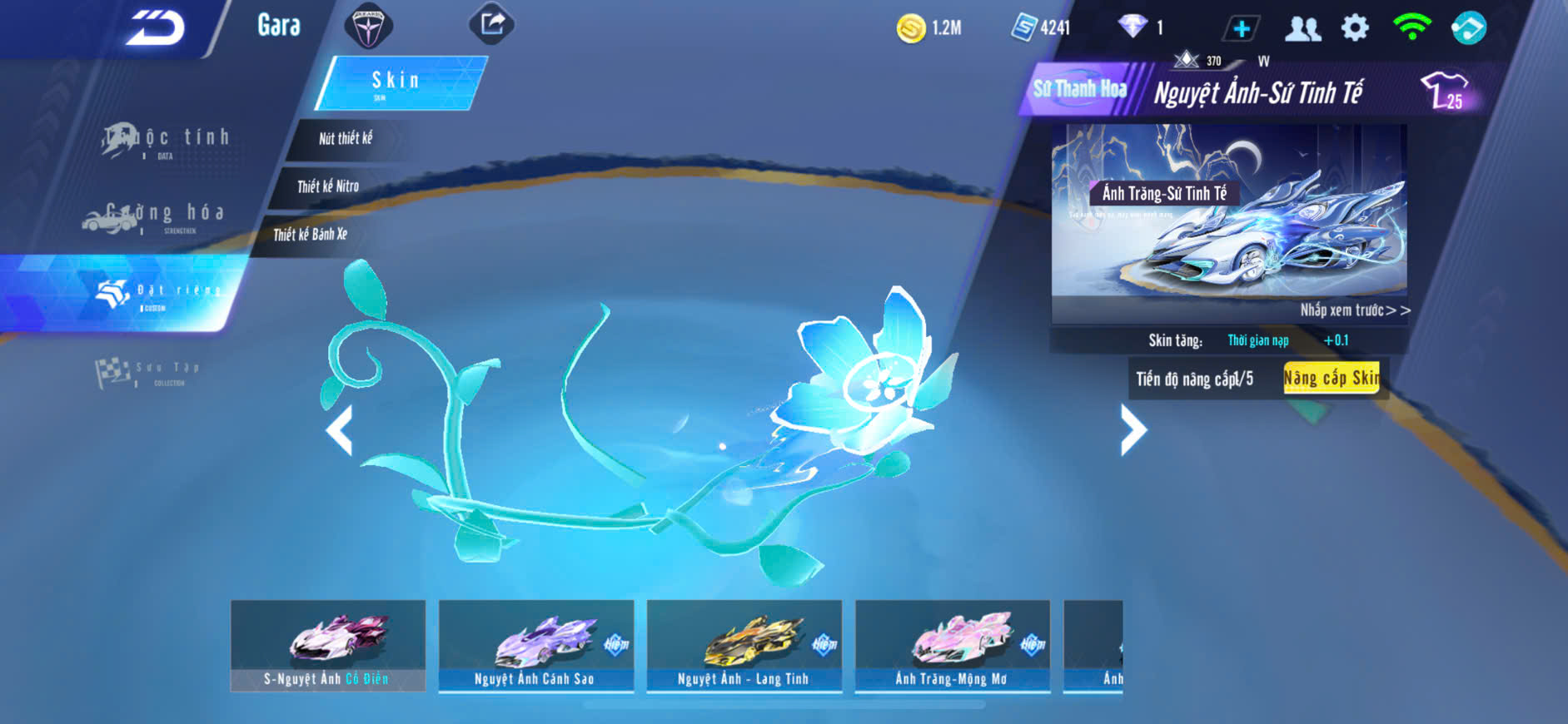Add currency with the plus button
The image size is (1568, 724).
tap(1241, 28)
